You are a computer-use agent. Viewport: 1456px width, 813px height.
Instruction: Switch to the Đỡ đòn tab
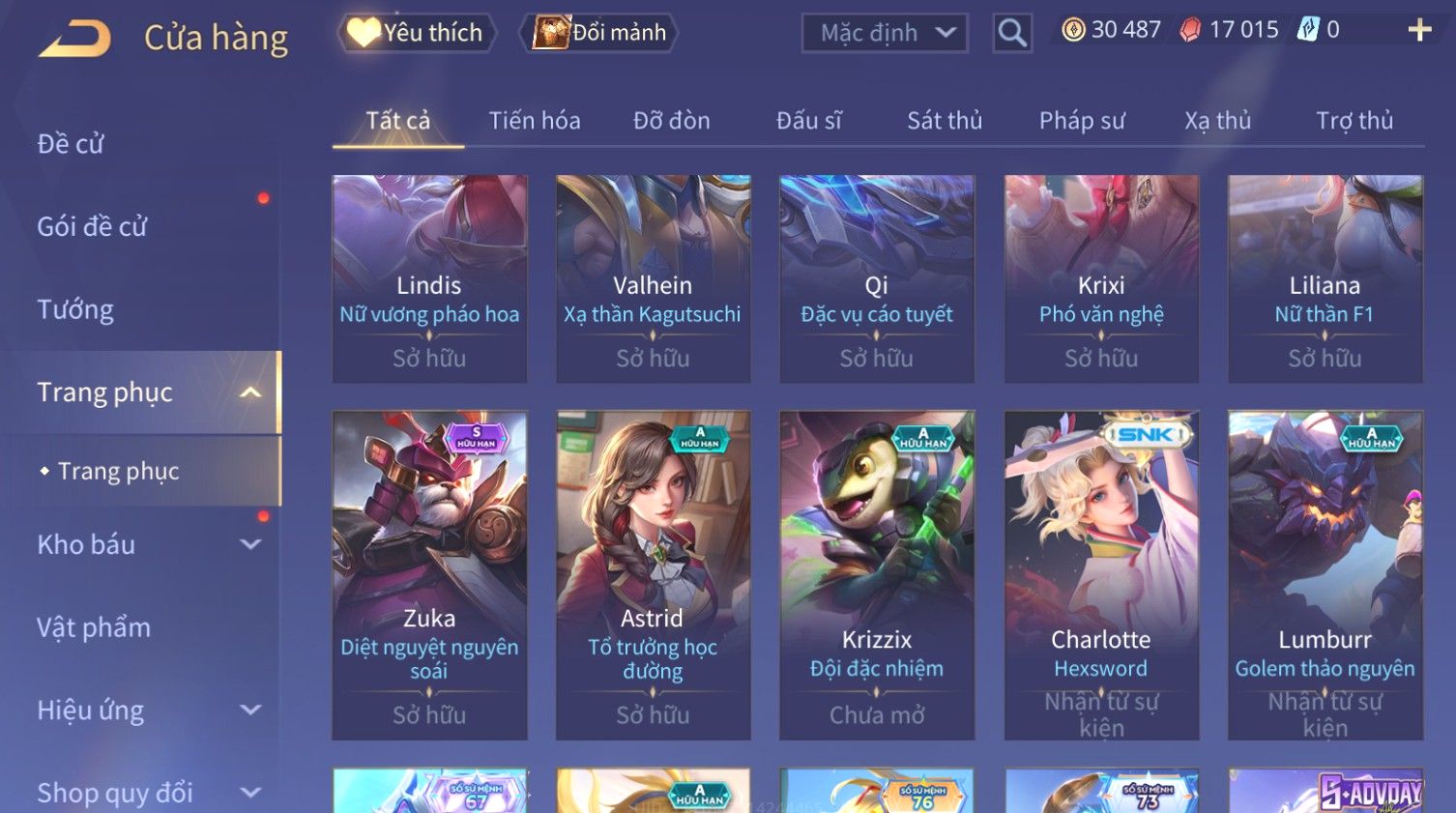point(671,121)
